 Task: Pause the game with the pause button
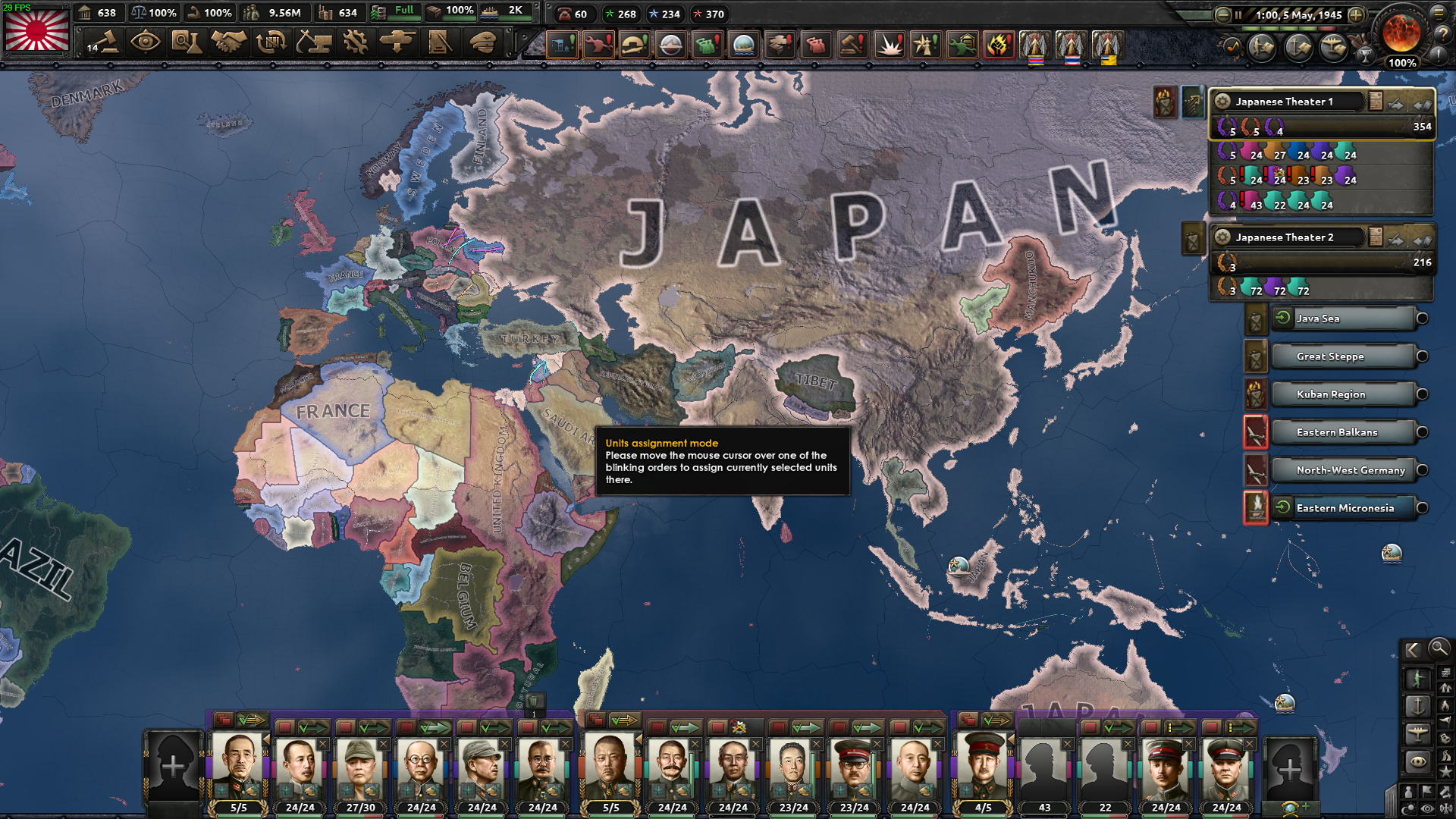coord(1238,15)
